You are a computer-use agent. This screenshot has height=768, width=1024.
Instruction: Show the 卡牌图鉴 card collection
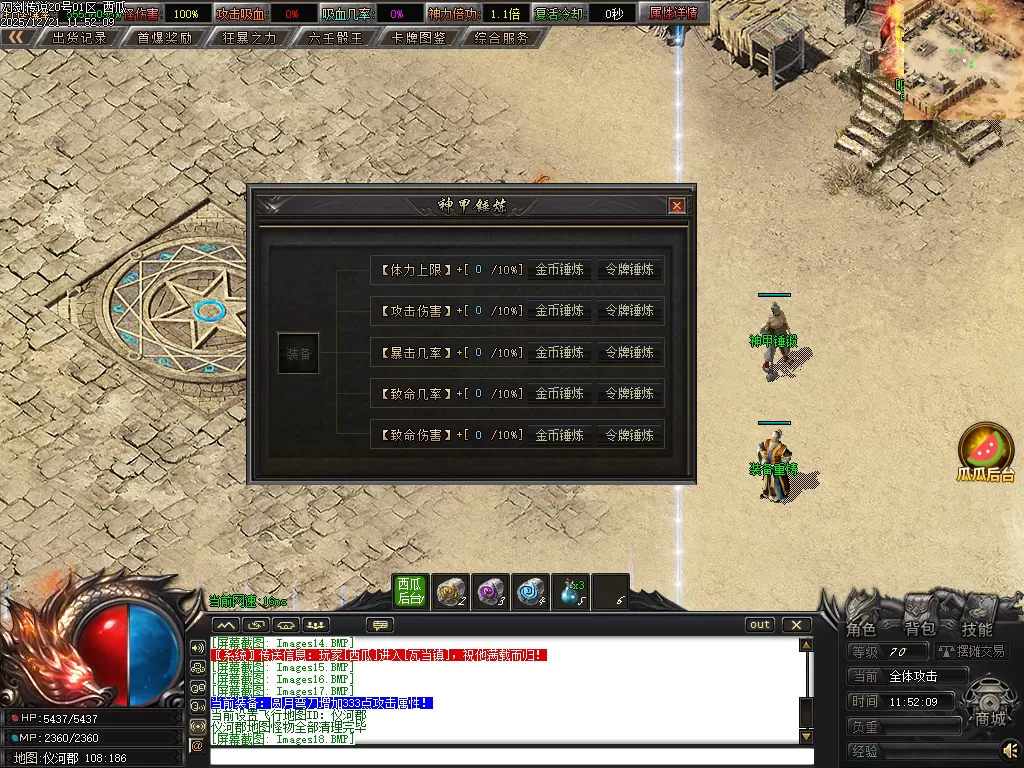[x=418, y=38]
